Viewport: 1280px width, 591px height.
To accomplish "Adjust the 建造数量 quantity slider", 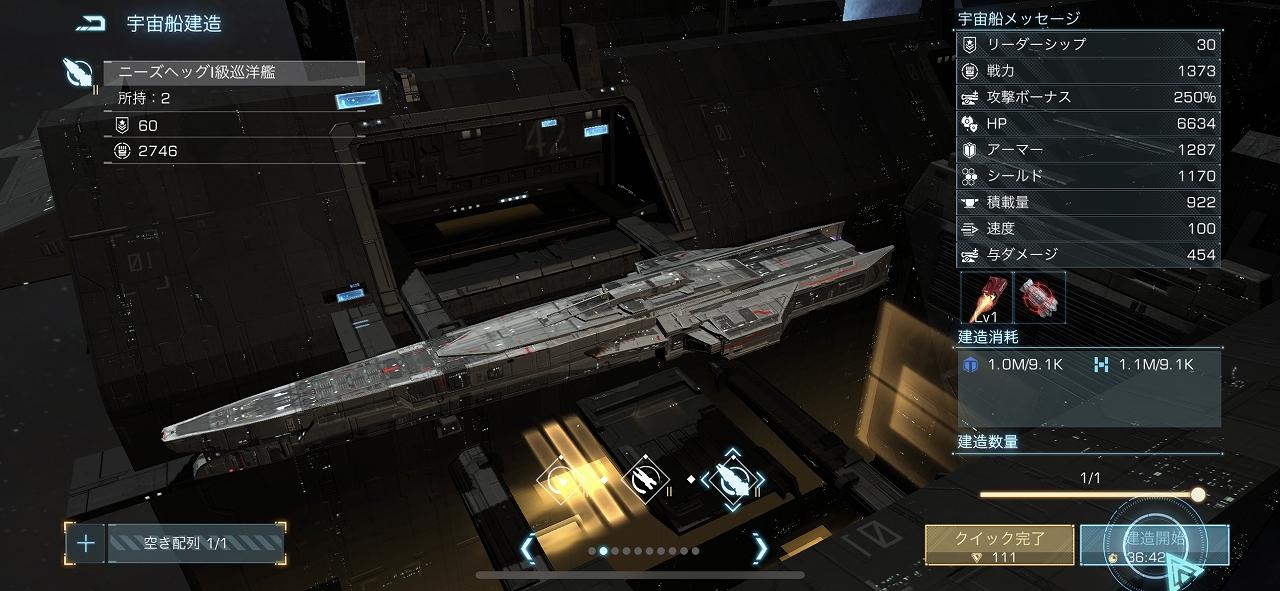I will click(1197, 494).
